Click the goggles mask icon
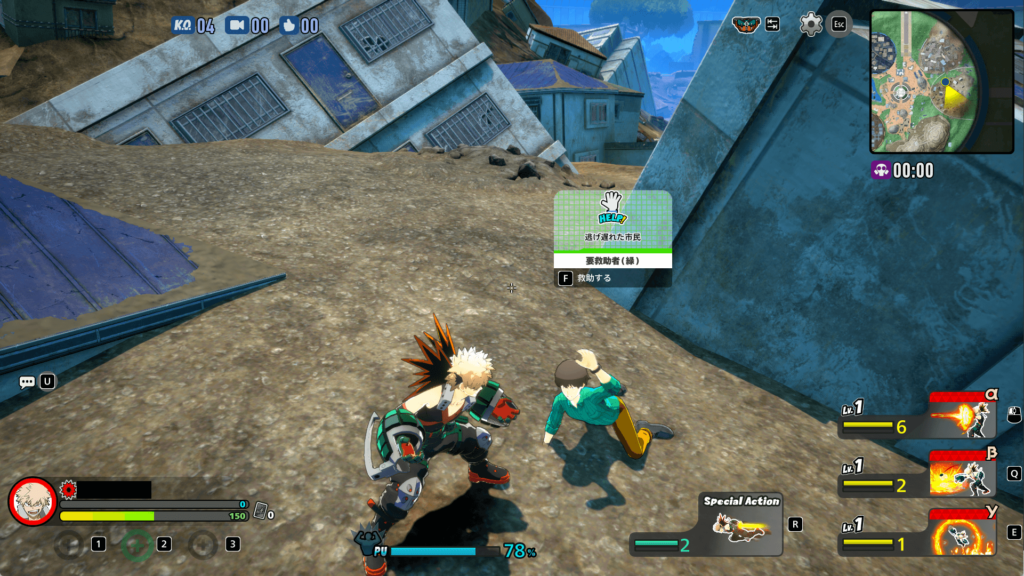The width and height of the screenshot is (1024, 576). coord(746,25)
